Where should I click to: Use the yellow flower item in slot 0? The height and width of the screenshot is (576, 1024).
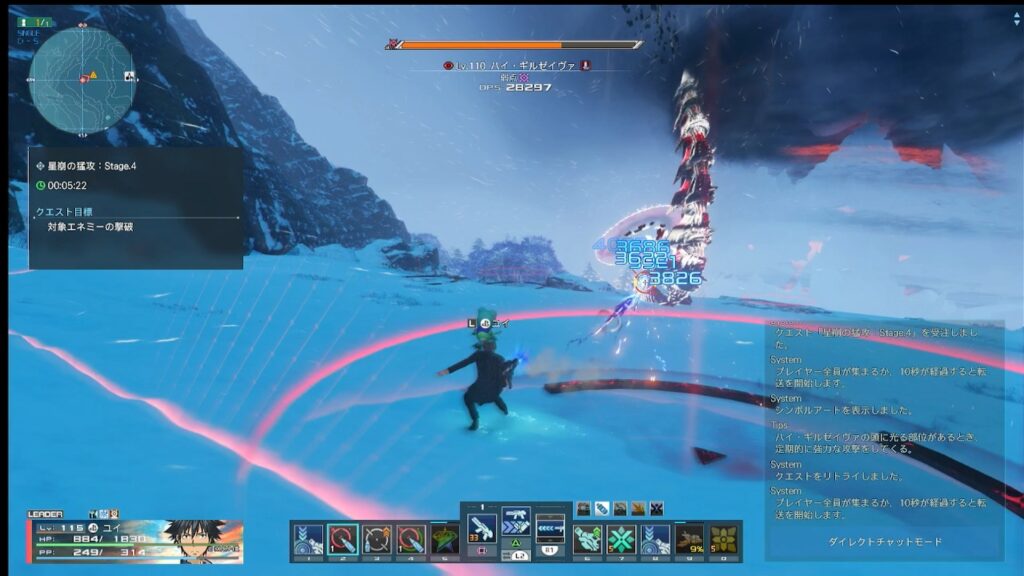723,539
